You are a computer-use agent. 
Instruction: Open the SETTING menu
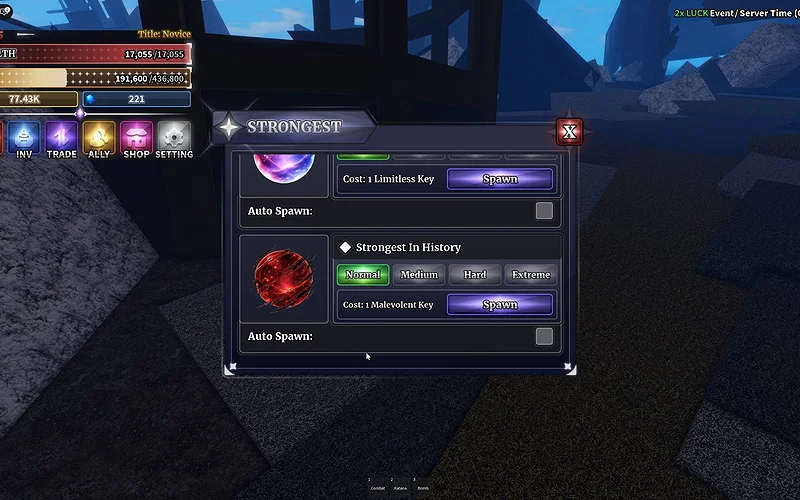coord(174,138)
